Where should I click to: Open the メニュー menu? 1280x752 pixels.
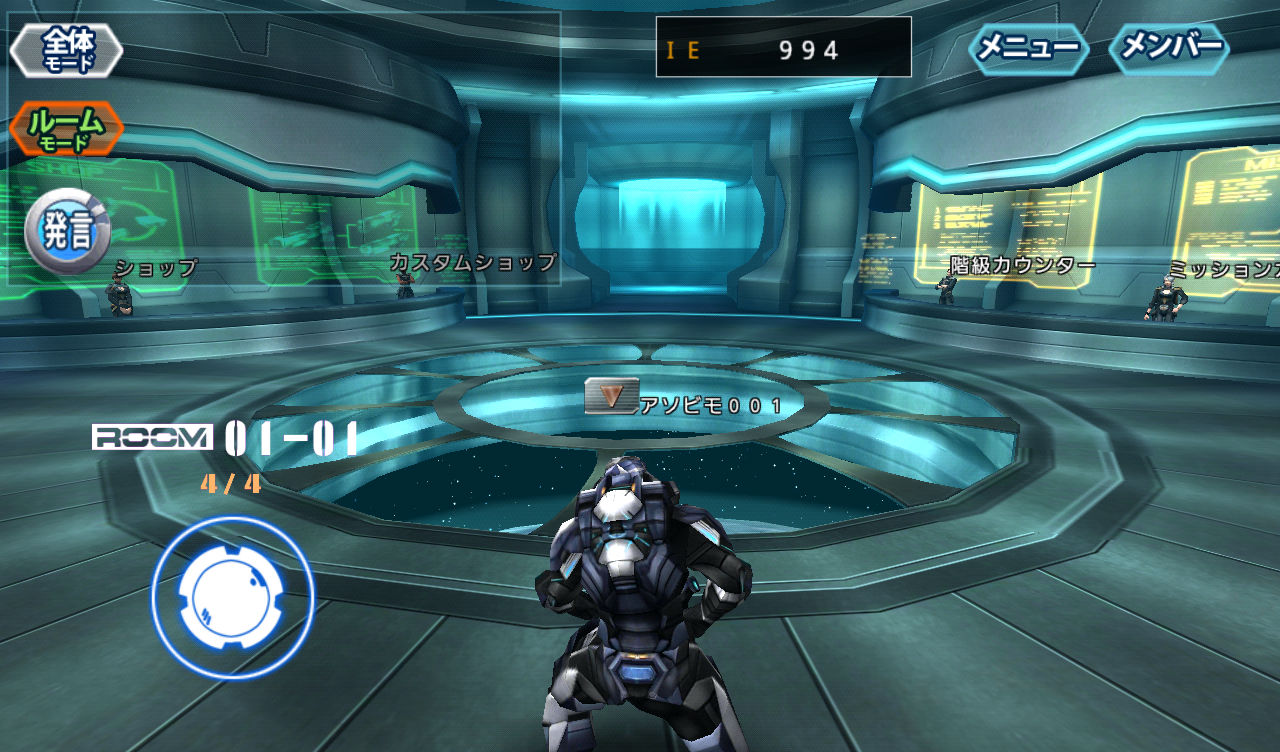coord(1028,48)
